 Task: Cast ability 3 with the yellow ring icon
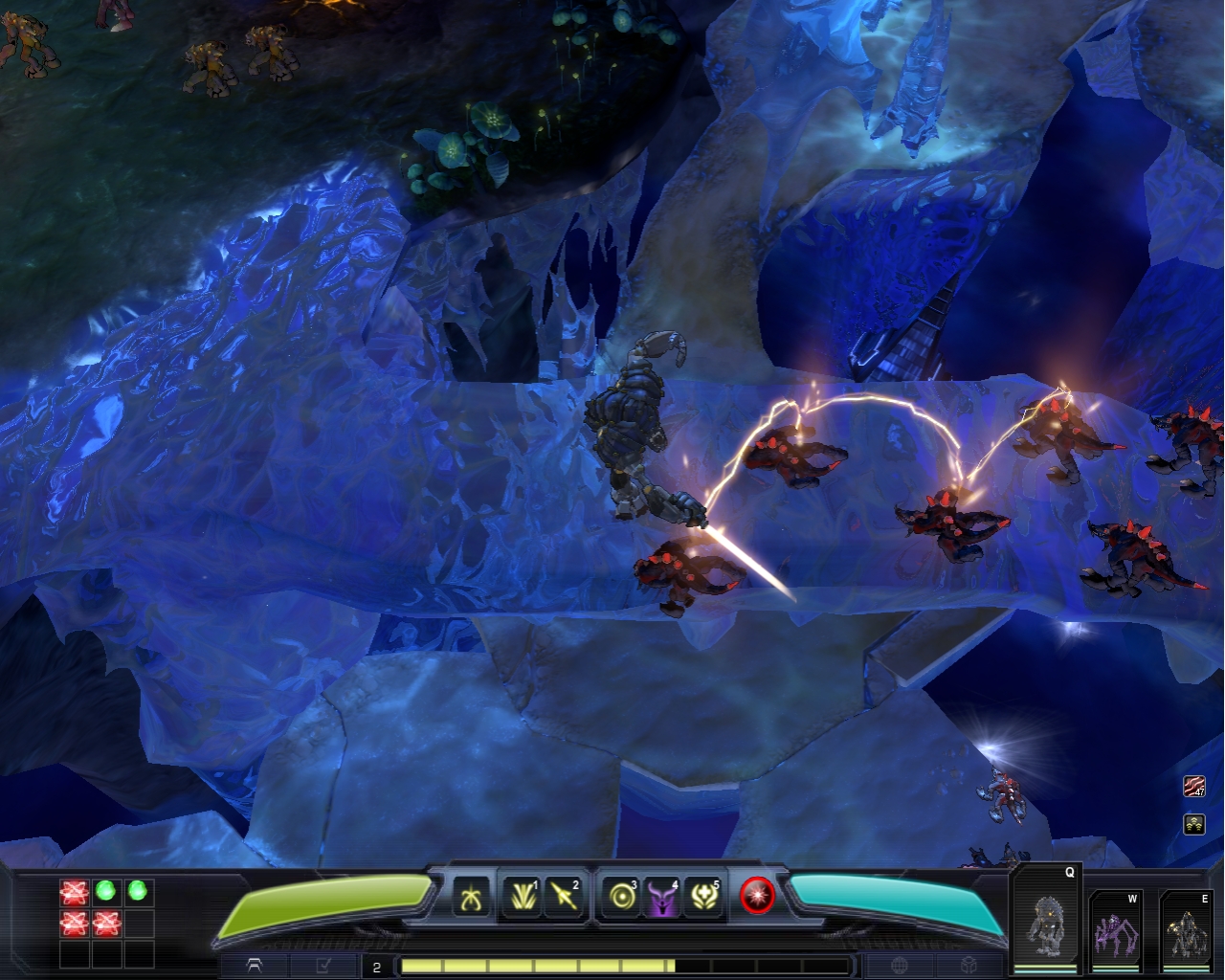(622, 897)
